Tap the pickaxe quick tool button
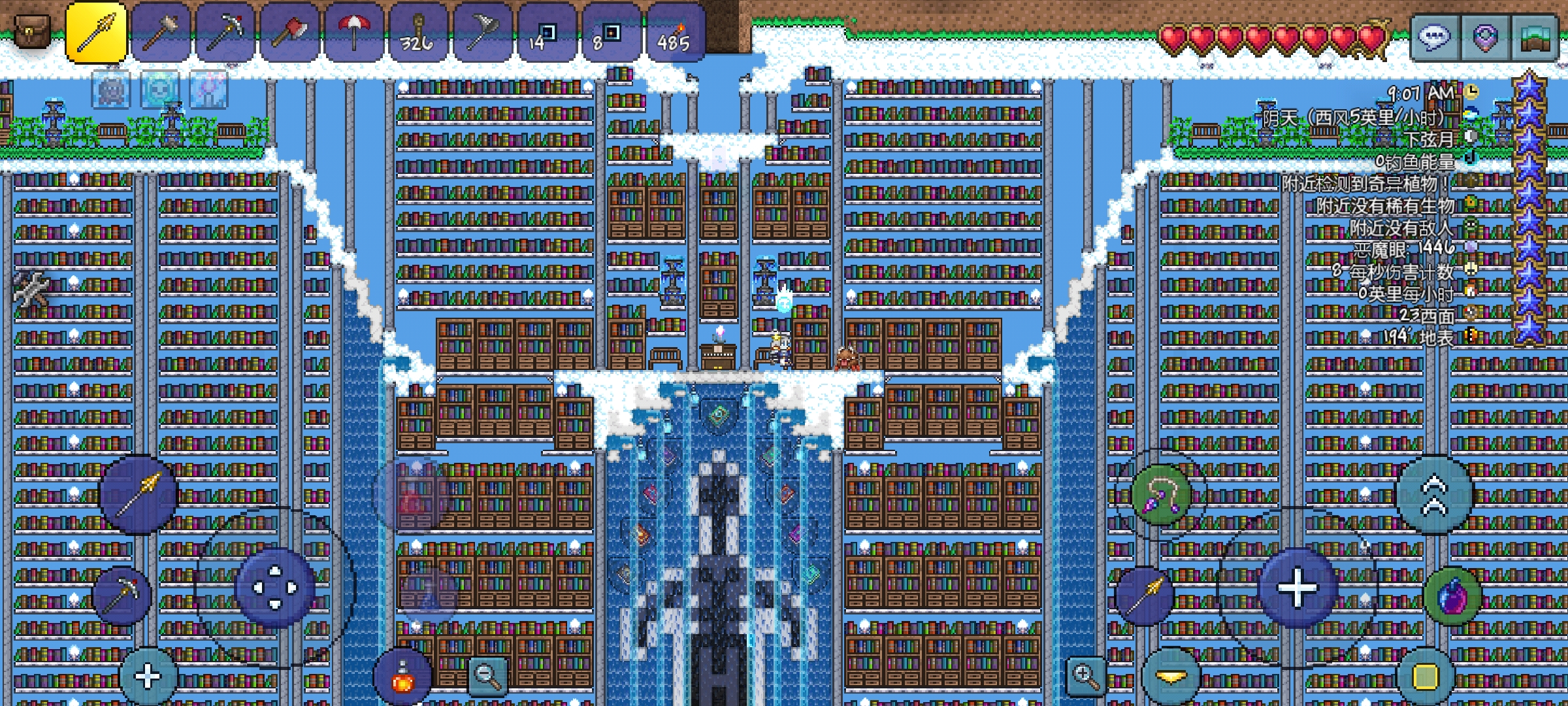Image resolution: width=1568 pixels, height=706 pixels. (122, 595)
